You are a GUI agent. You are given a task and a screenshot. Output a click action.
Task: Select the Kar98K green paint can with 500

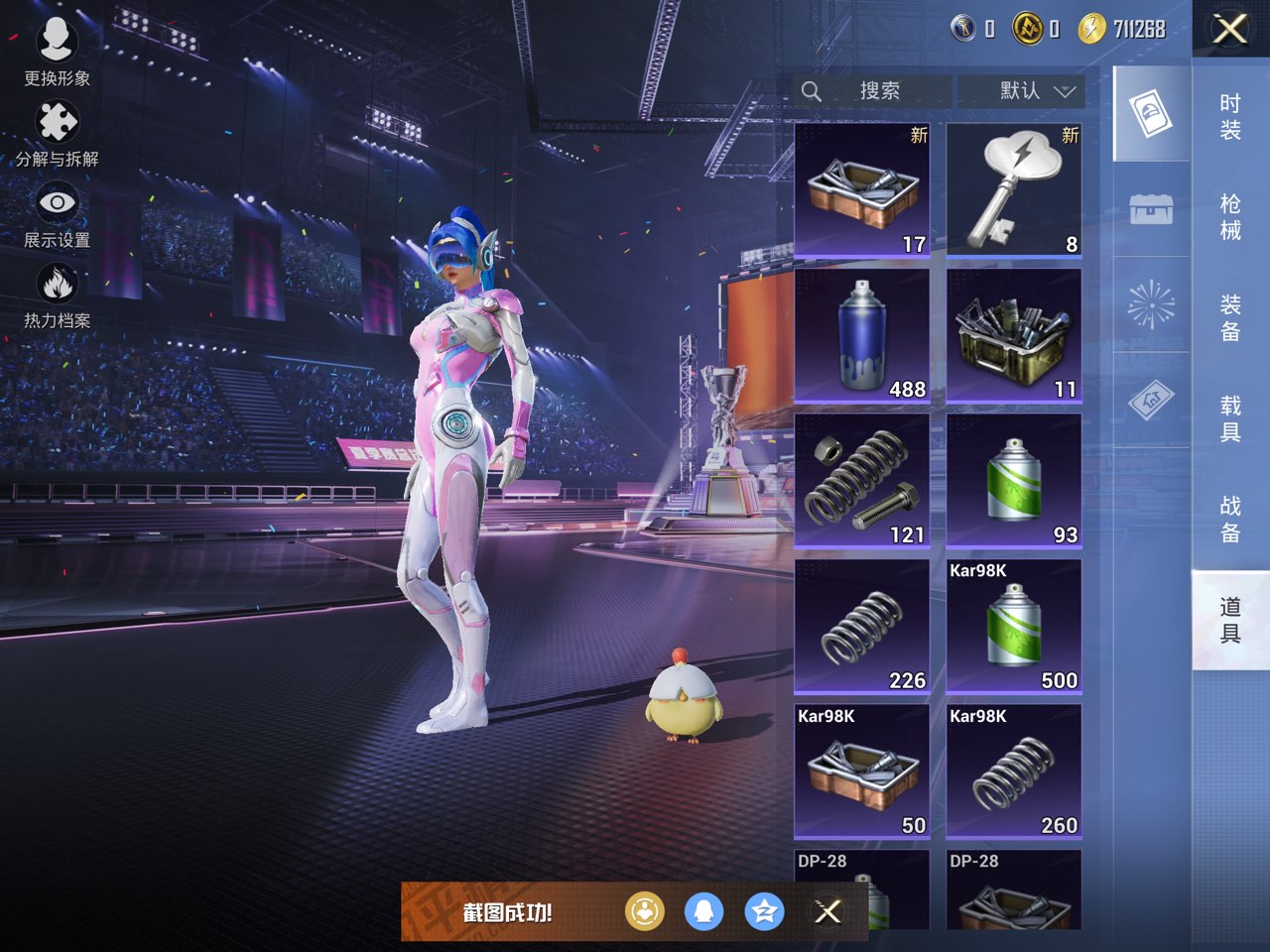click(x=1013, y=626)
